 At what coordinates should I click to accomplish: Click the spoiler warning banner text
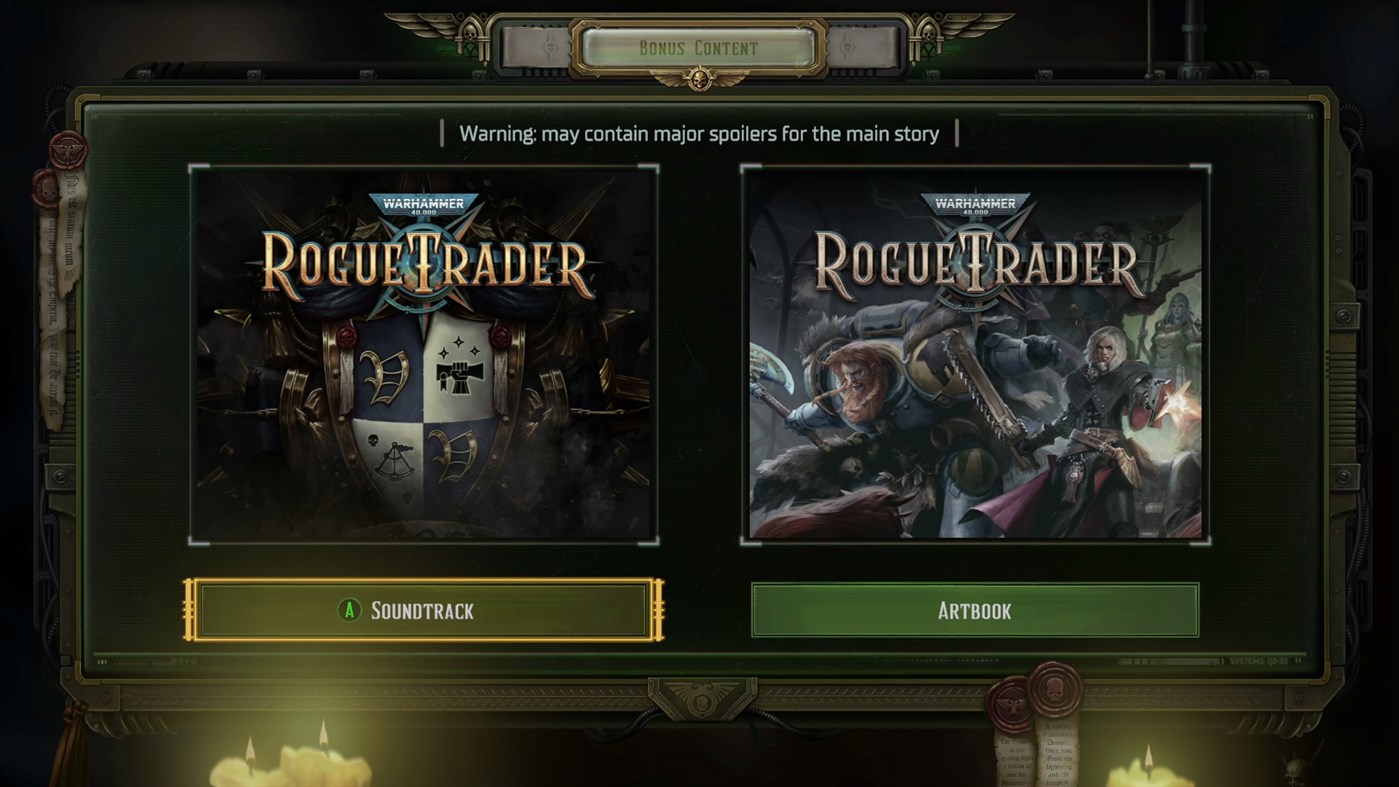pyautogui.click(x=699, y=131)
